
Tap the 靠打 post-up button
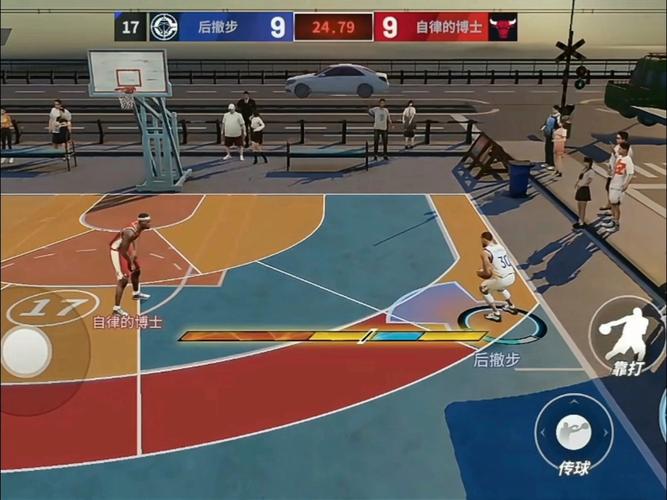pyautogui.click(x=627, y=336)
